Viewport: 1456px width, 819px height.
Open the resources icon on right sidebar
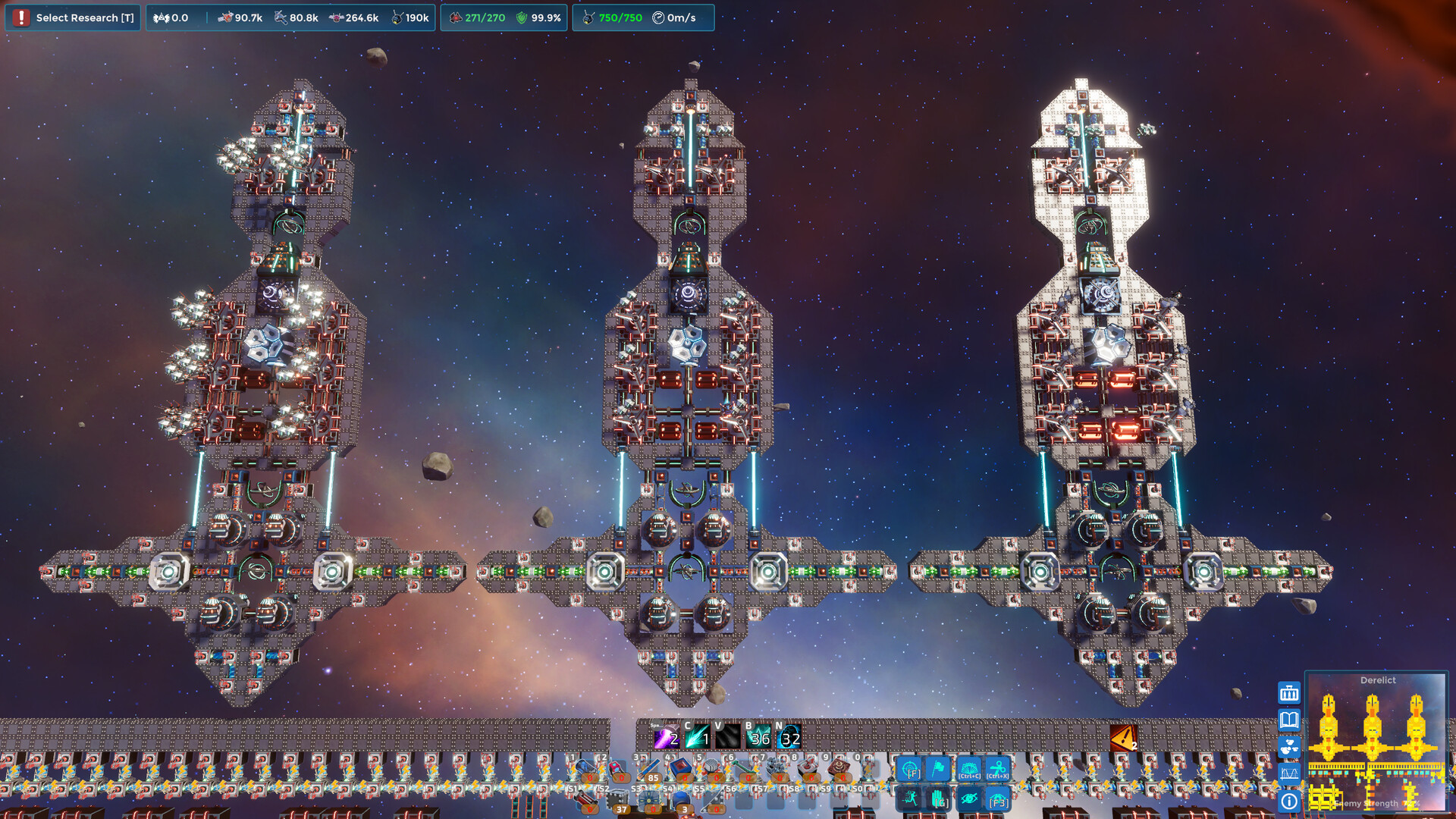coord(1289,747)
